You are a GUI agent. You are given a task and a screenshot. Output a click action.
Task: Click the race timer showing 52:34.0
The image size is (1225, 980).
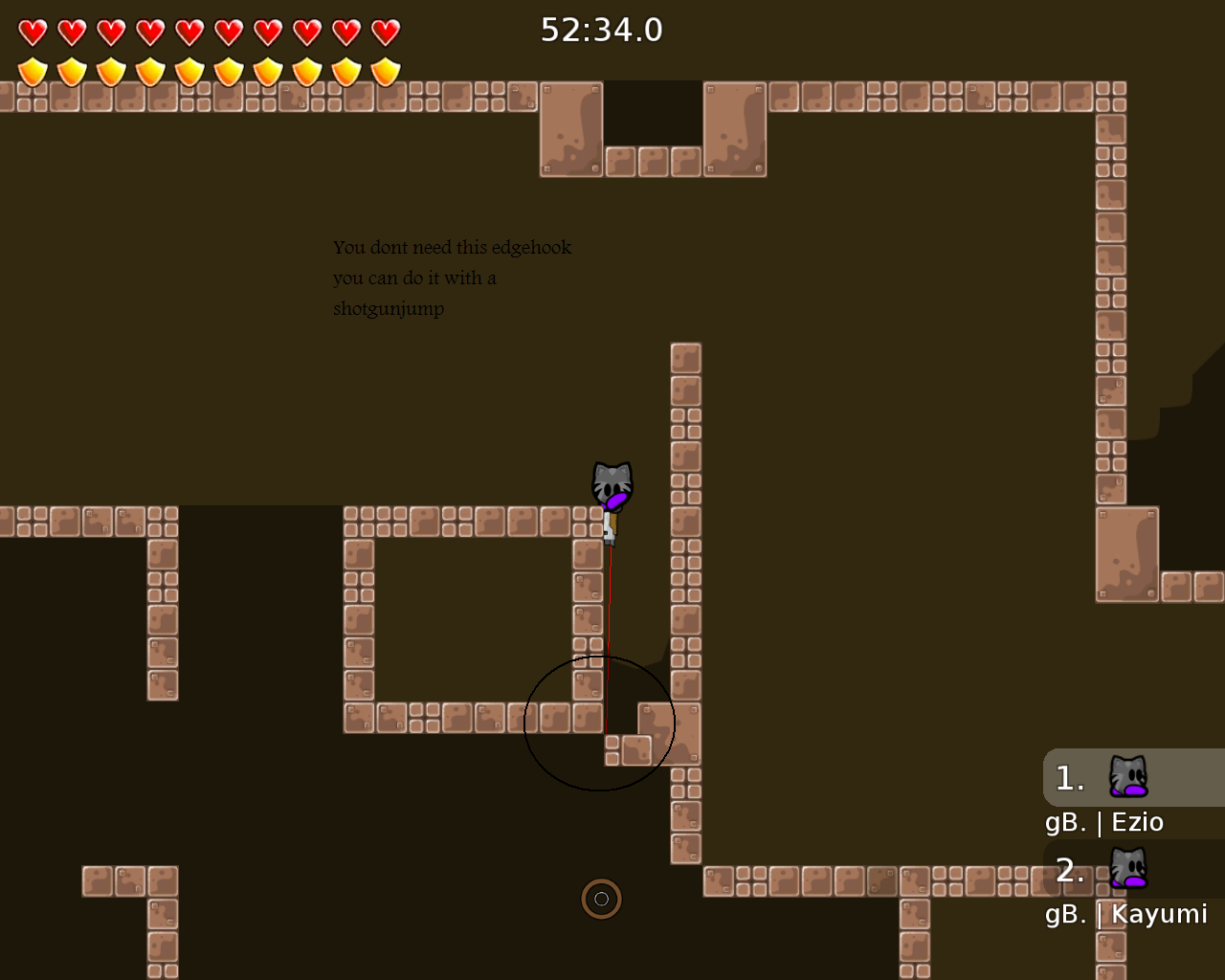[601, 29]
